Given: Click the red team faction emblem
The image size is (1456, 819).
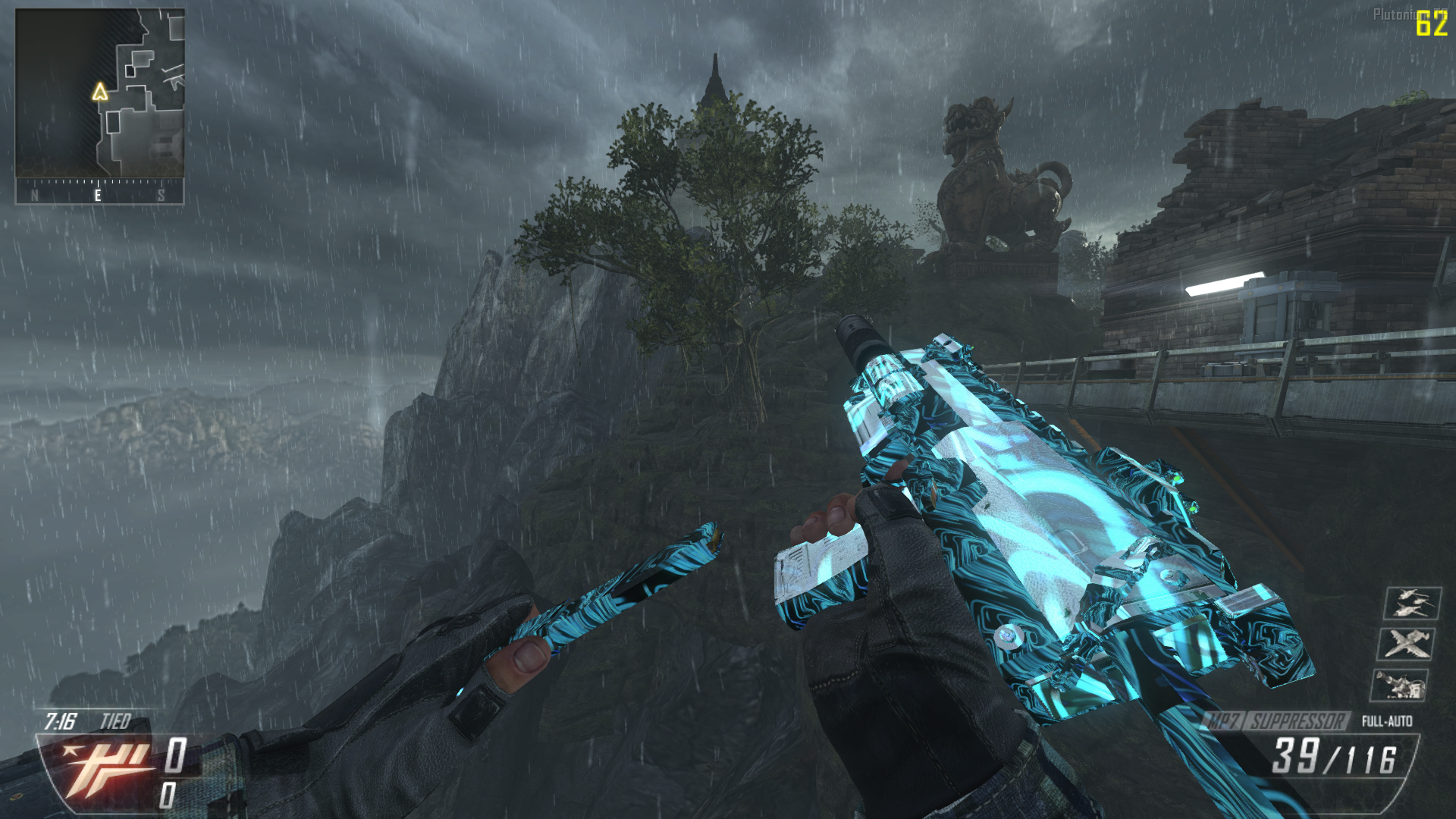Looking at the screenshot, I should tap(99, 768).
